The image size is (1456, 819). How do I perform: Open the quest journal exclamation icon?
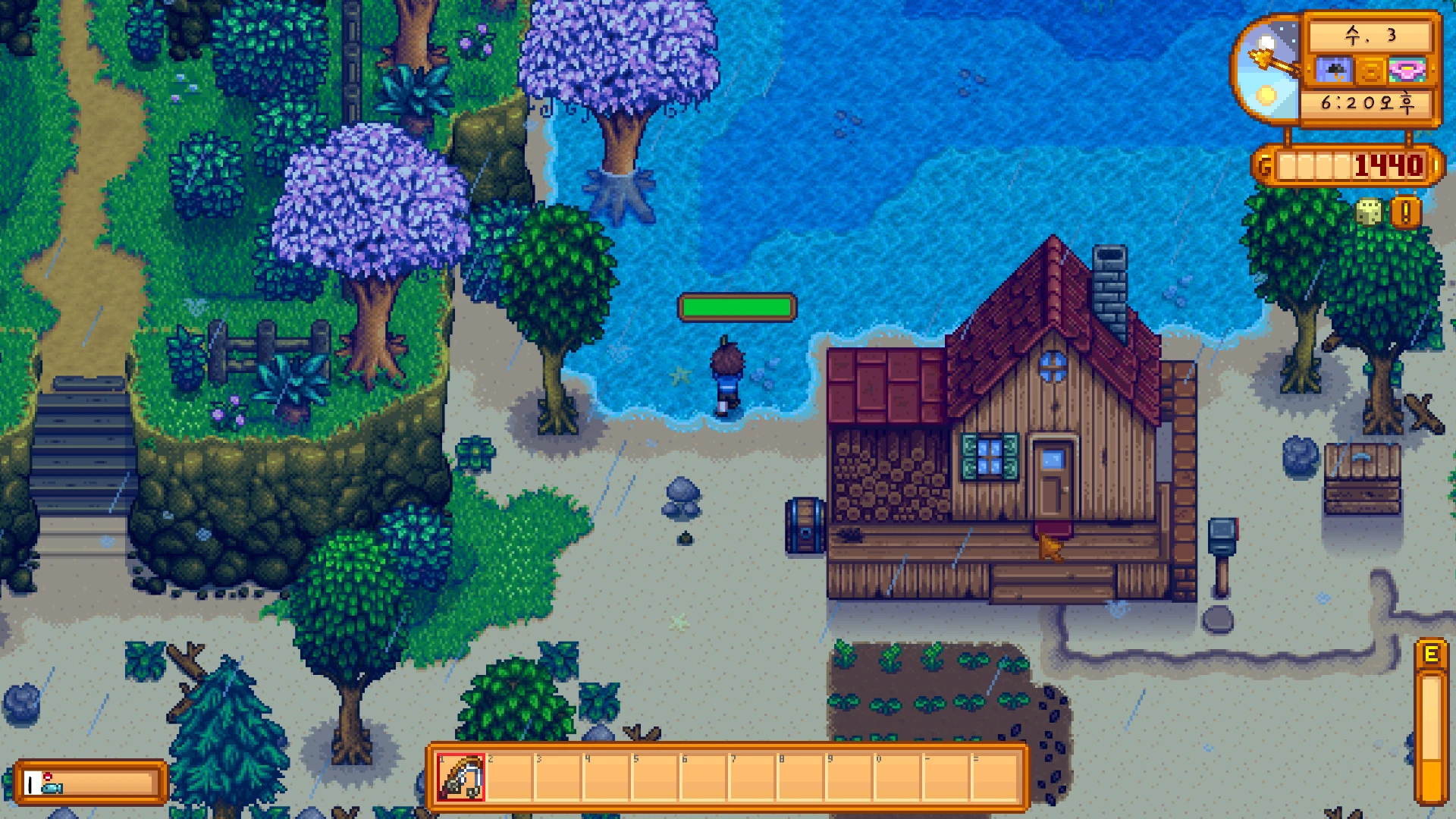tap(1405, 213)
